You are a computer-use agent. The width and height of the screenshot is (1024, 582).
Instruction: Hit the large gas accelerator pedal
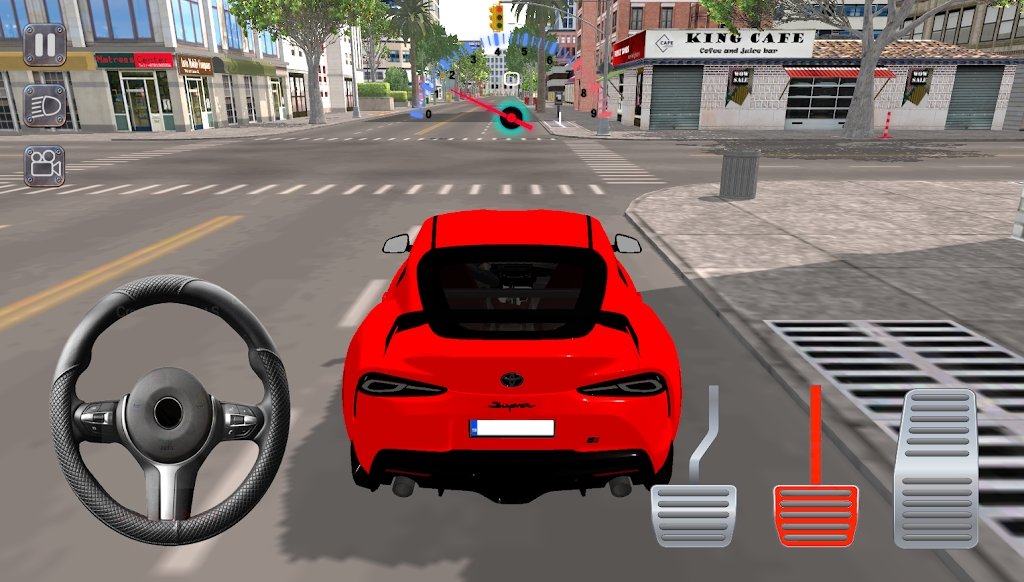(x=935, y=468)
